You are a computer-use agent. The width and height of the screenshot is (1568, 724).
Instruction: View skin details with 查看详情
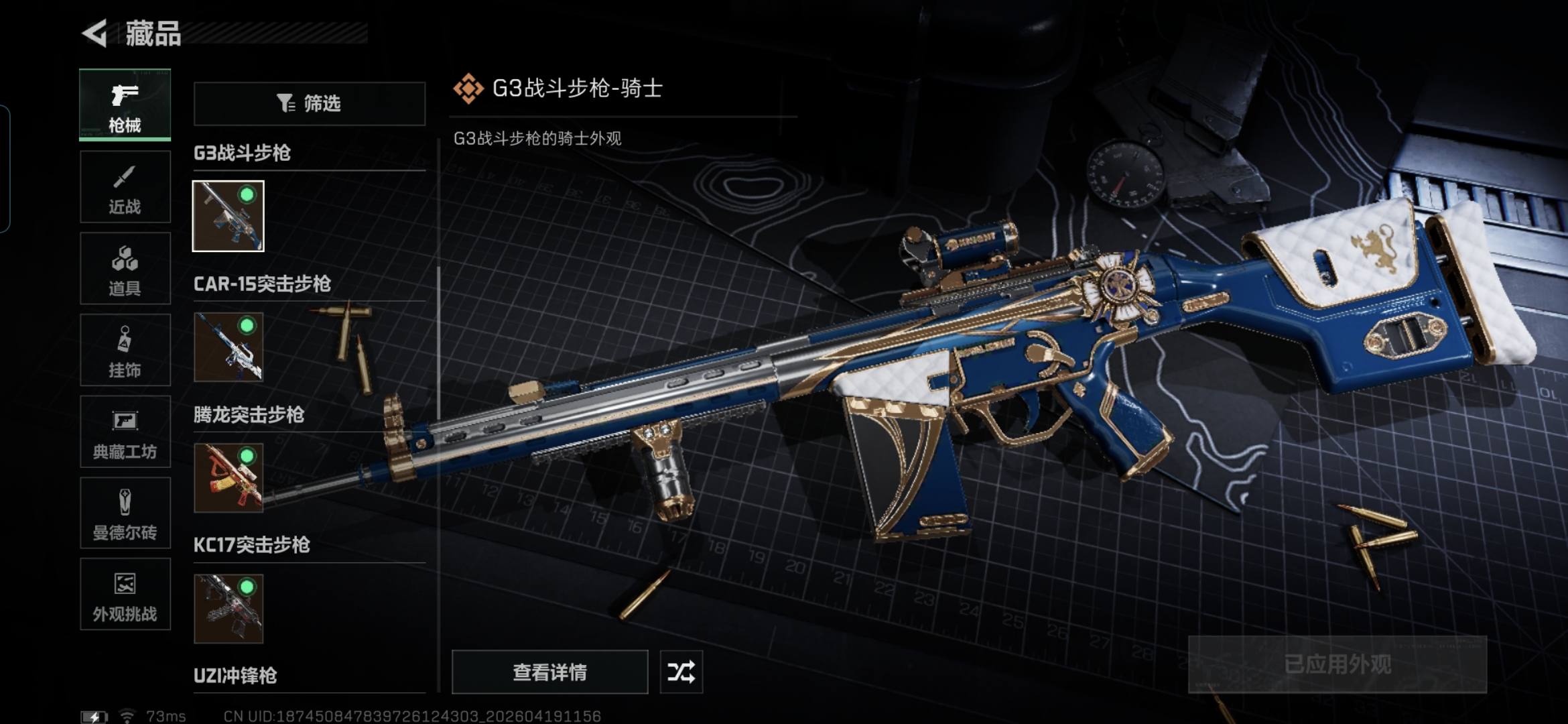[549, 672]
